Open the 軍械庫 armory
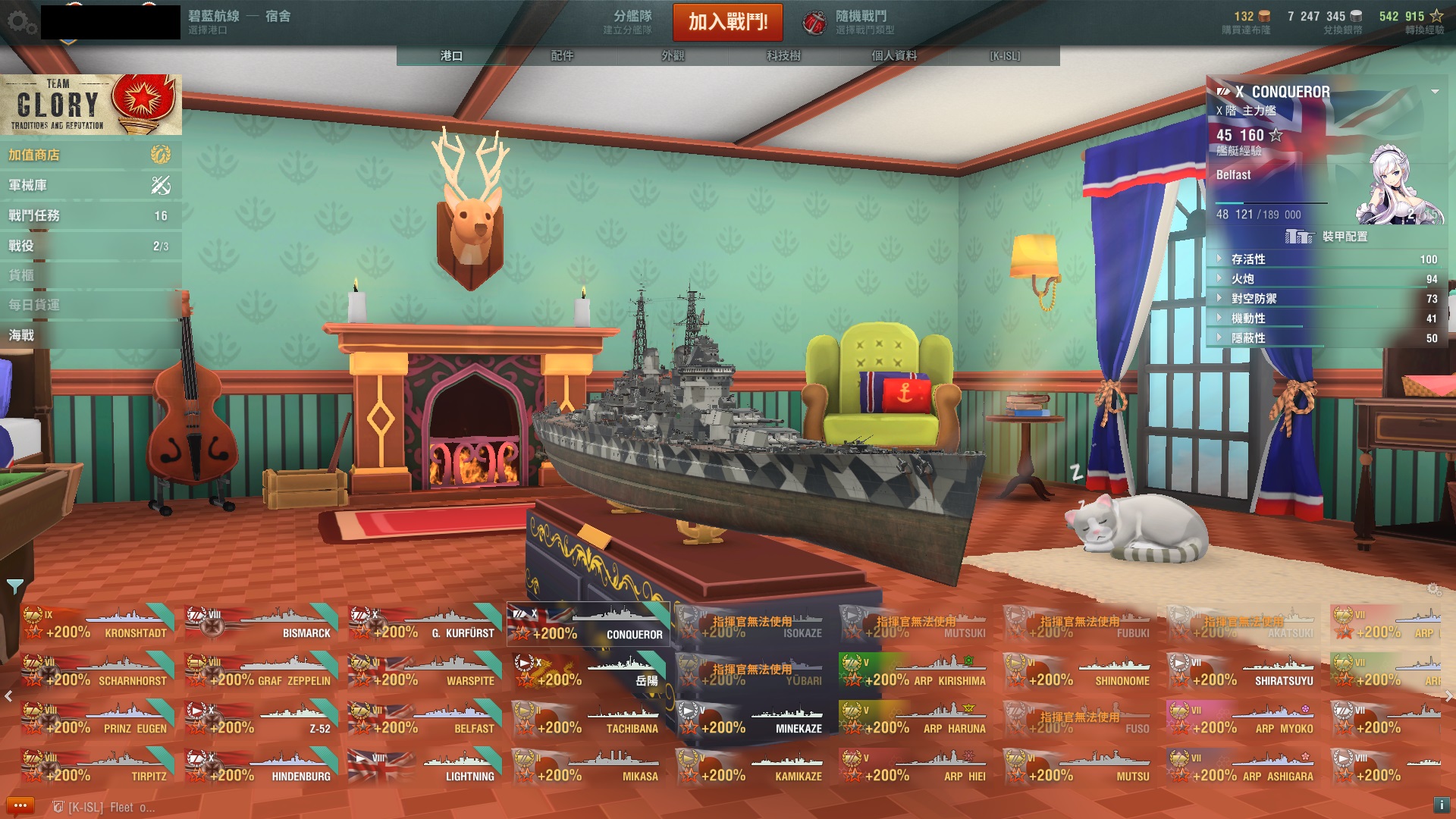 click(x=89, y=185)
